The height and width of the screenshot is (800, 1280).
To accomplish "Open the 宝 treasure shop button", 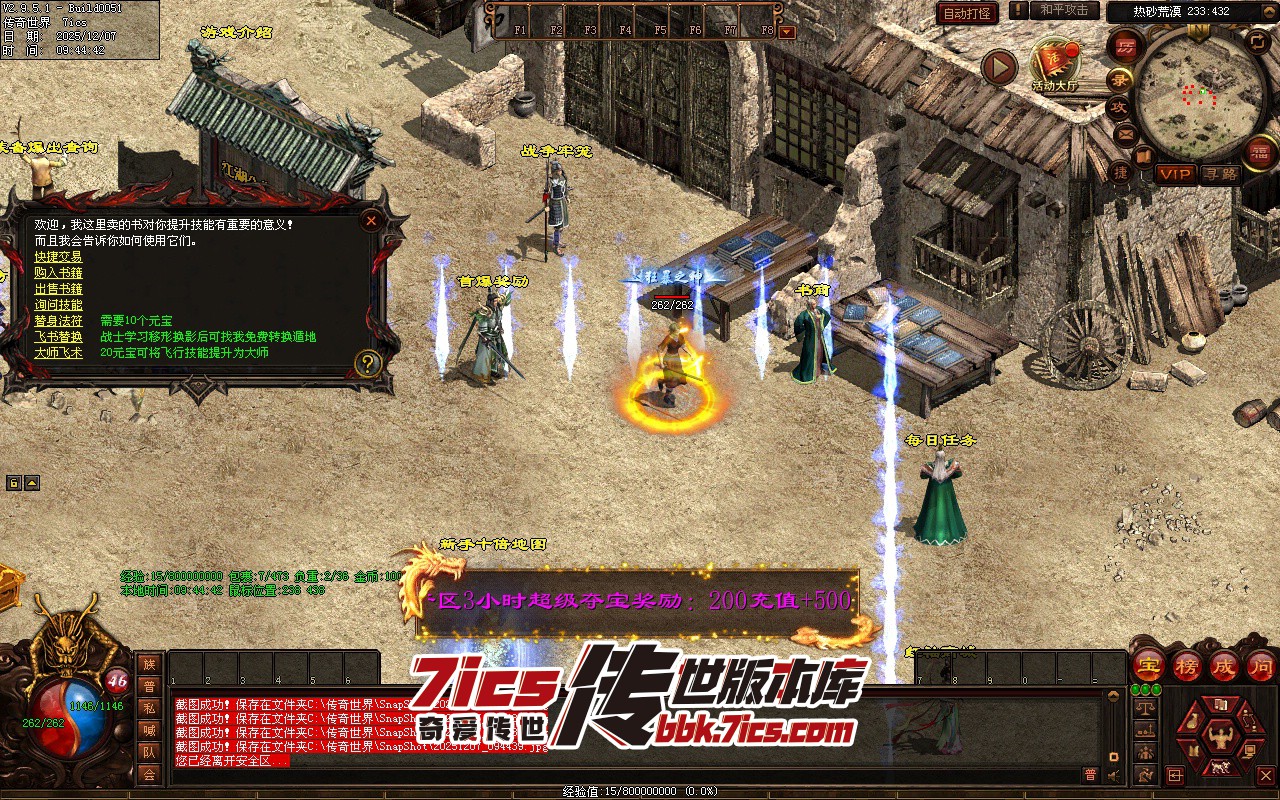I will (x=1148, y=665).
